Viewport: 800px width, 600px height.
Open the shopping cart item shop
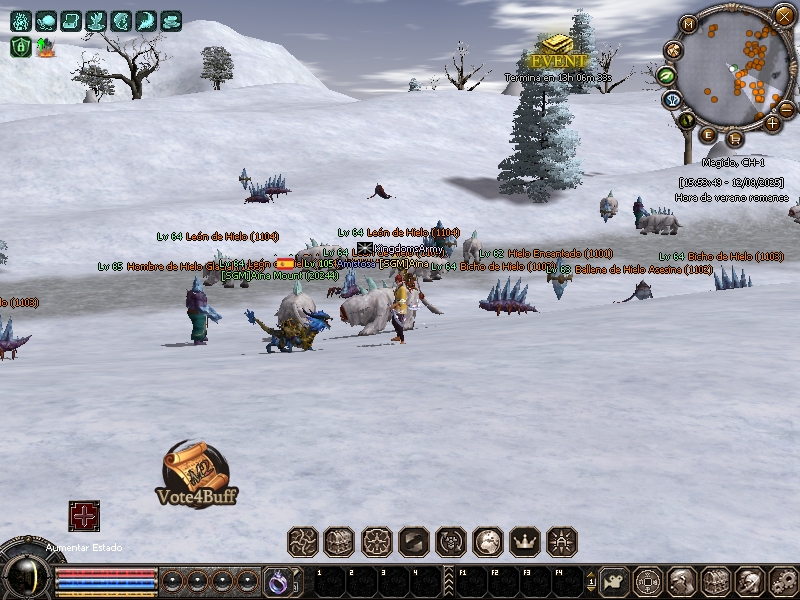(735, 137)
